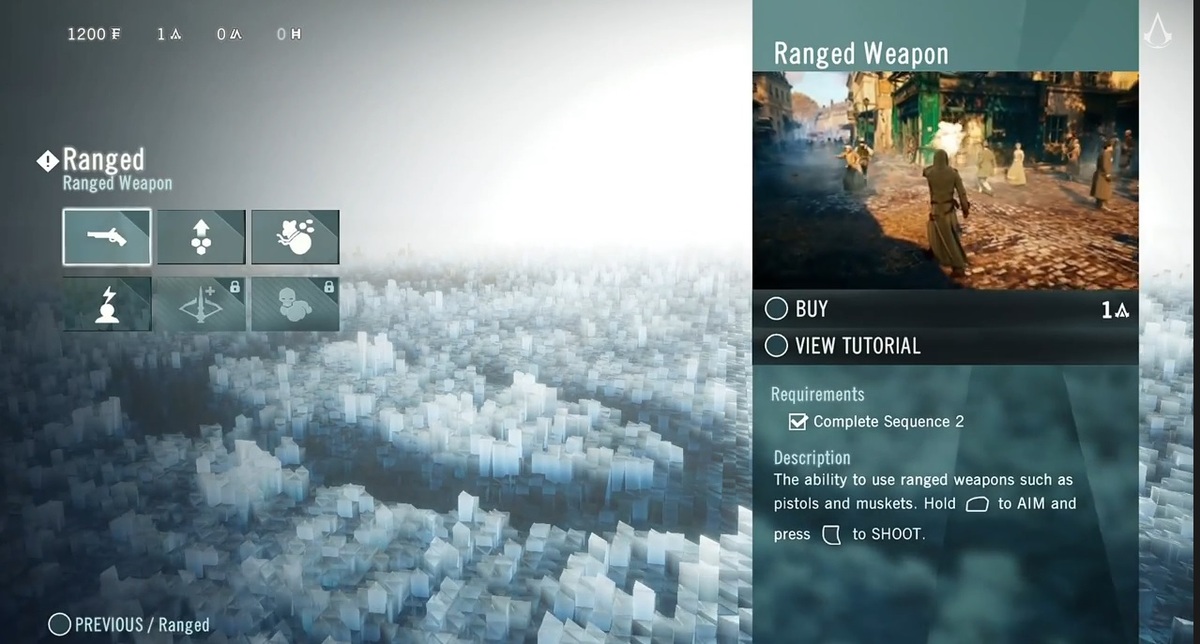Click the Ranged Weapon preview image
This screenshot has height=644, width=1200.
click(x=945, y=180)
